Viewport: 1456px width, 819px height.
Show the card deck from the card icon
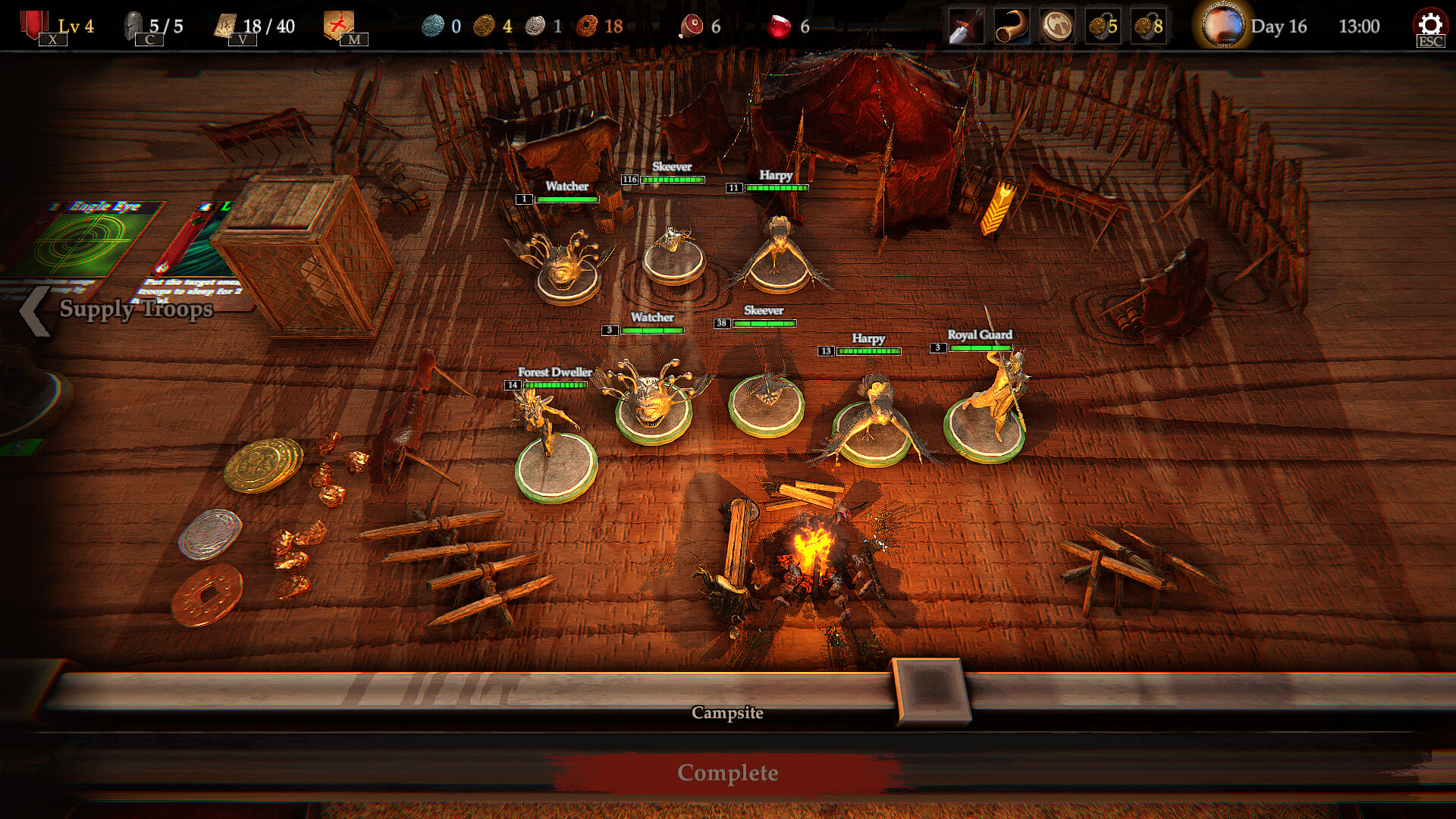tap(227, 25)
